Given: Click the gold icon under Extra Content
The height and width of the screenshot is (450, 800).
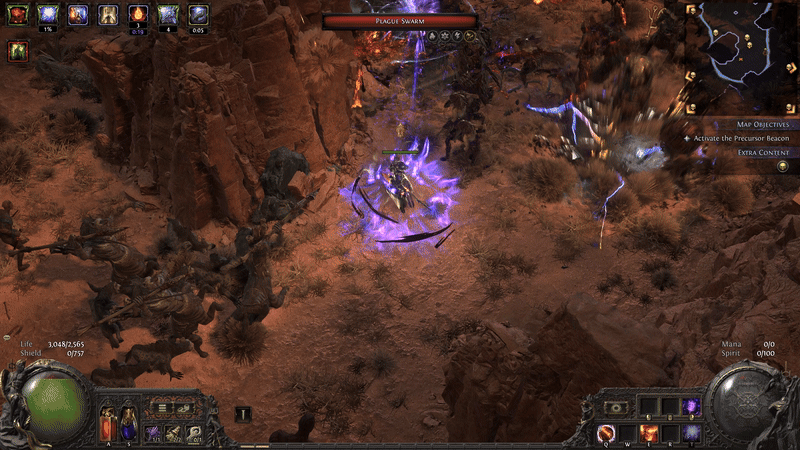Looking at the screenshot, I should point(783,165).
